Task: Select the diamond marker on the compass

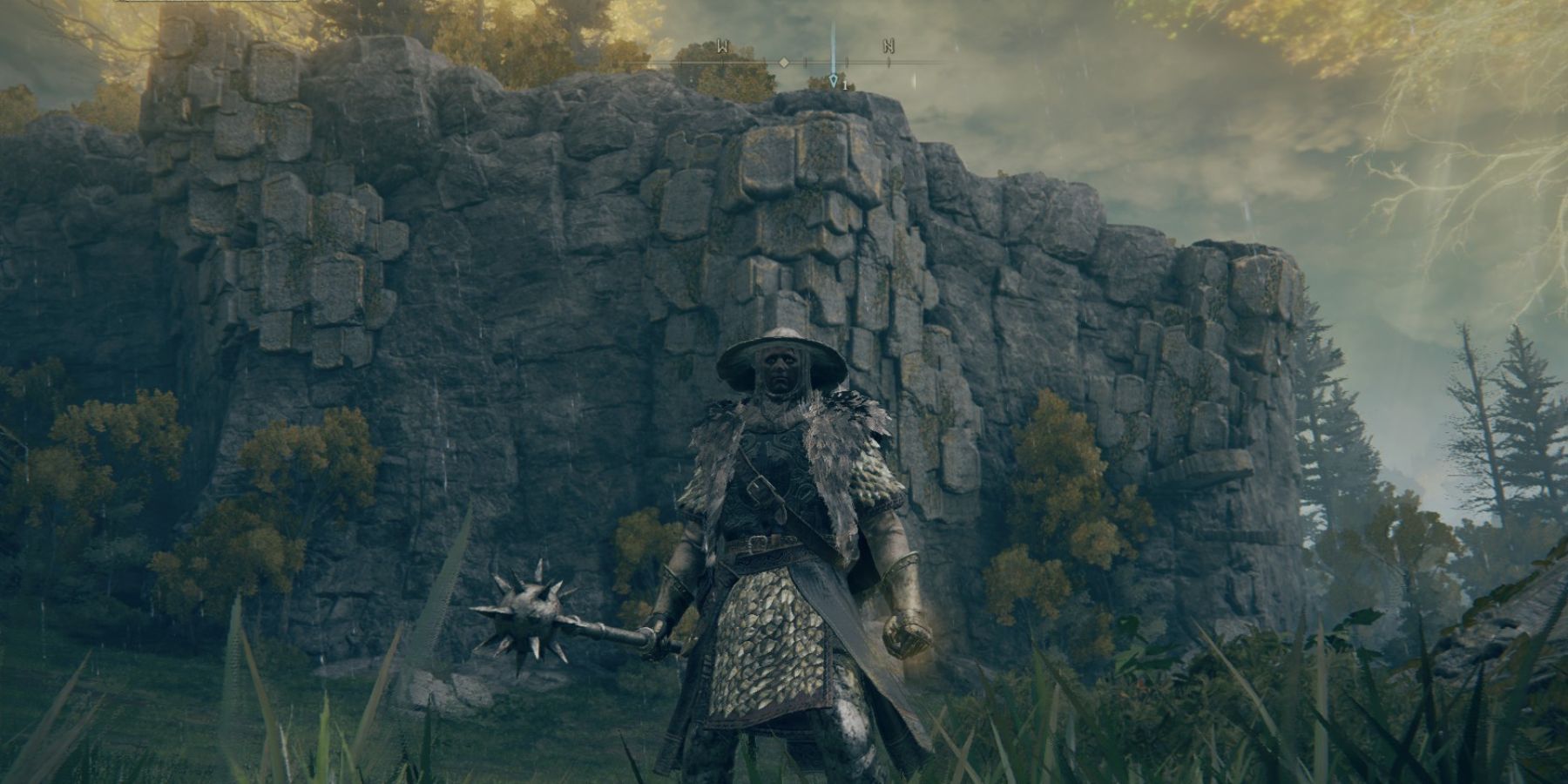Action: pos(784,63)
